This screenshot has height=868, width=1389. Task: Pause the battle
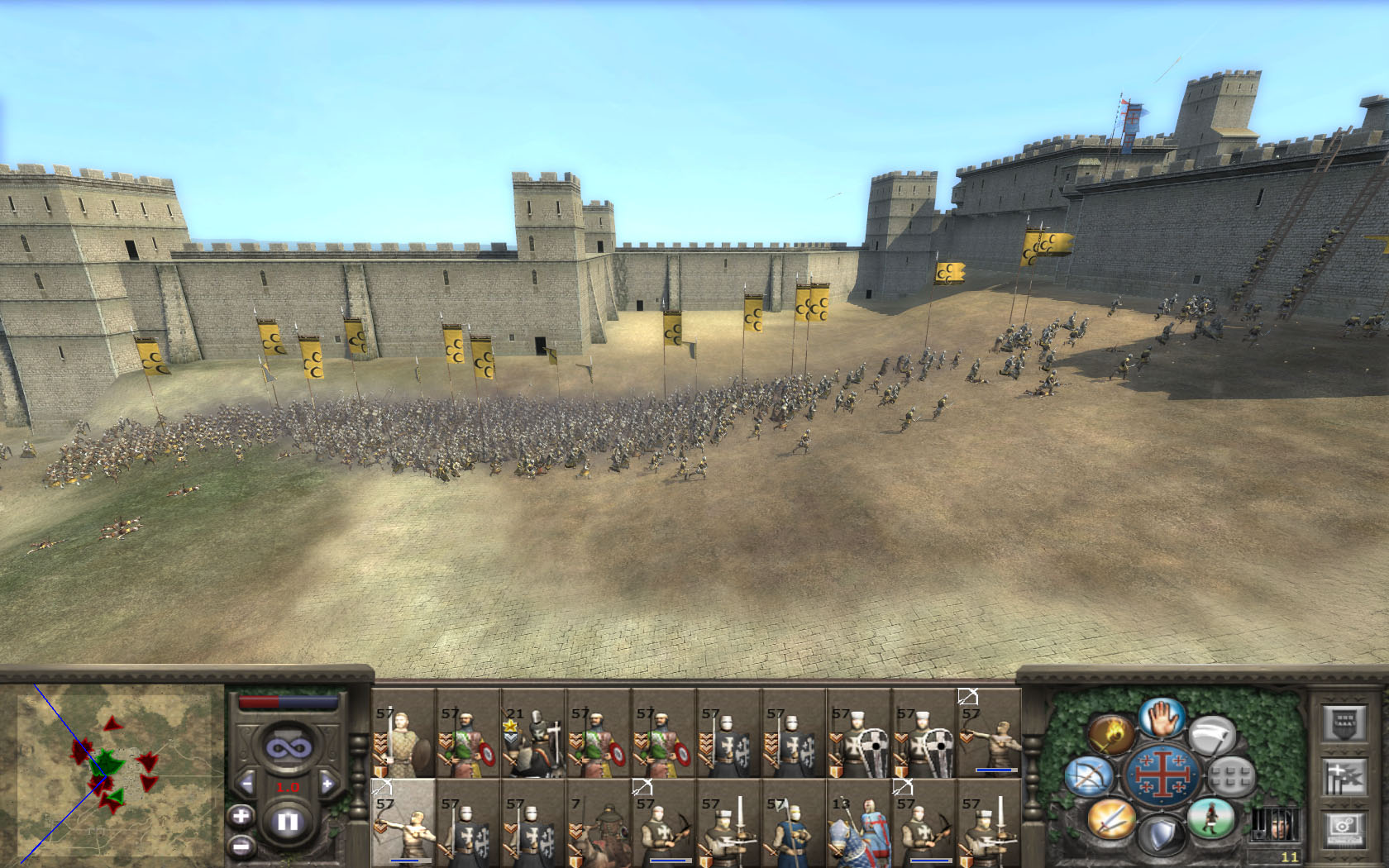click(x=287, y=822)
